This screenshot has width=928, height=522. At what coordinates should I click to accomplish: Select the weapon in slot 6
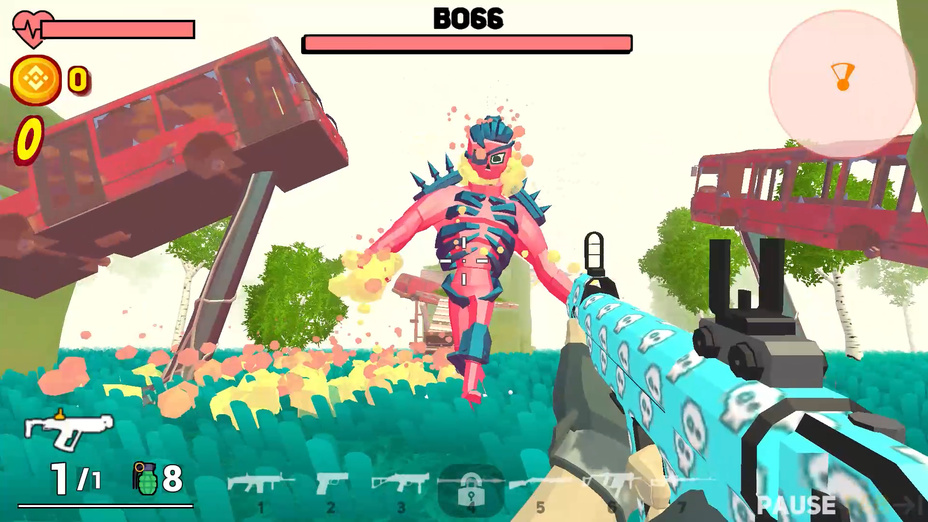610,486
